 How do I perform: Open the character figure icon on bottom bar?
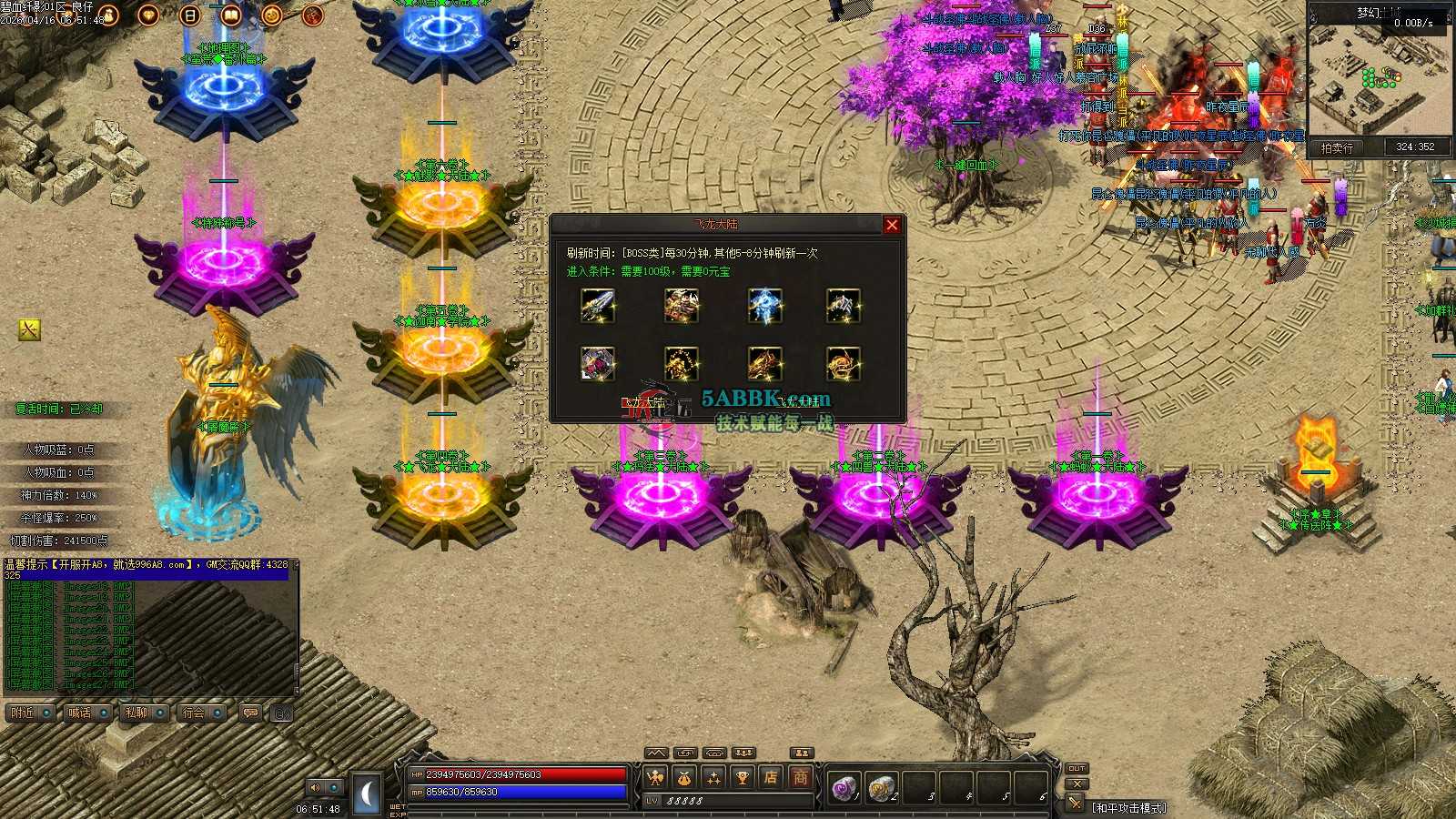(x=655, y=777)
